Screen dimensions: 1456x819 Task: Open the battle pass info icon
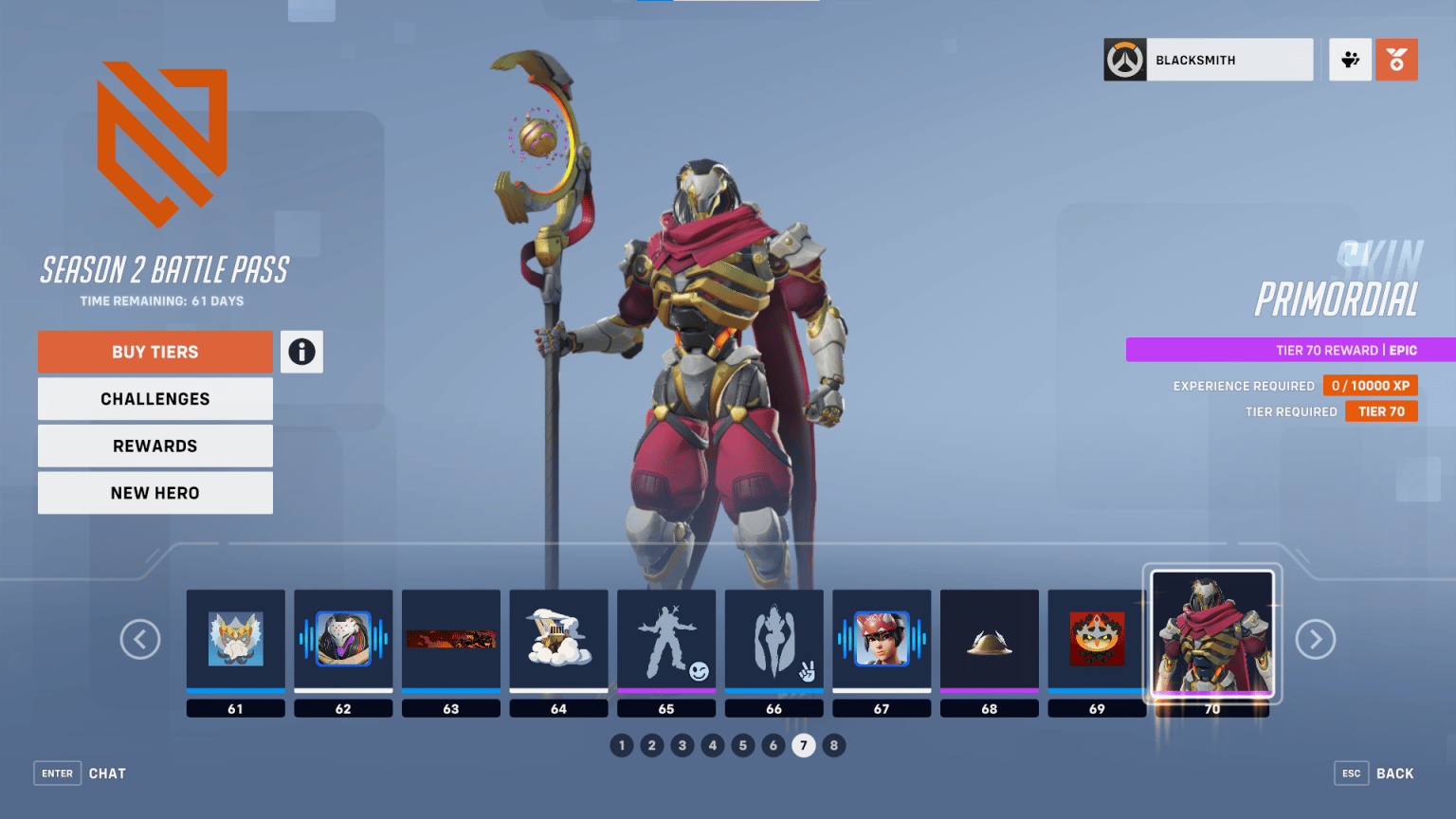click(301, 352)
